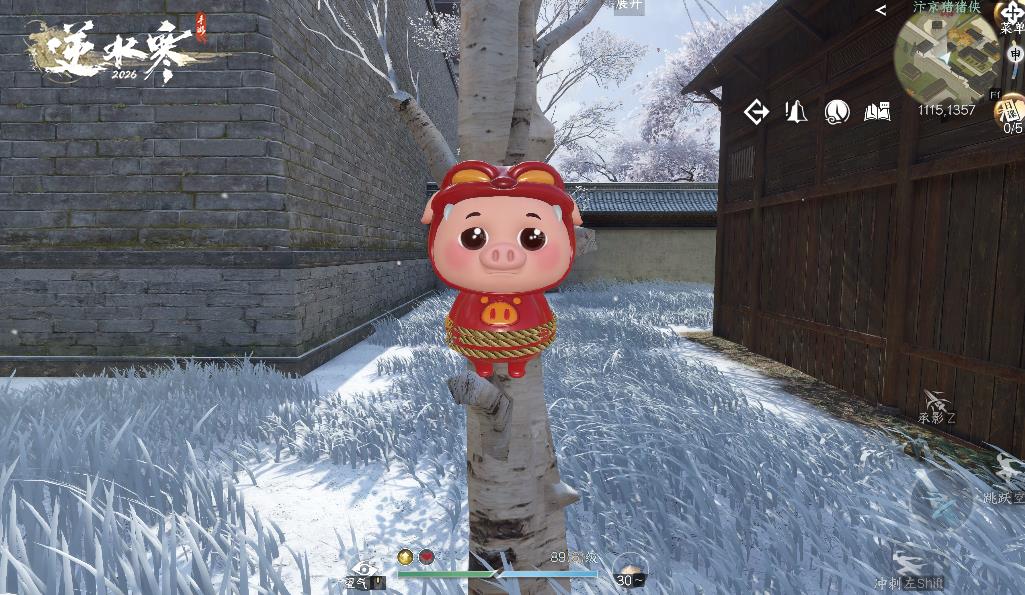1025x595 pixels.
Task: Use the food item showing 30
Action: tap(630, 569)
